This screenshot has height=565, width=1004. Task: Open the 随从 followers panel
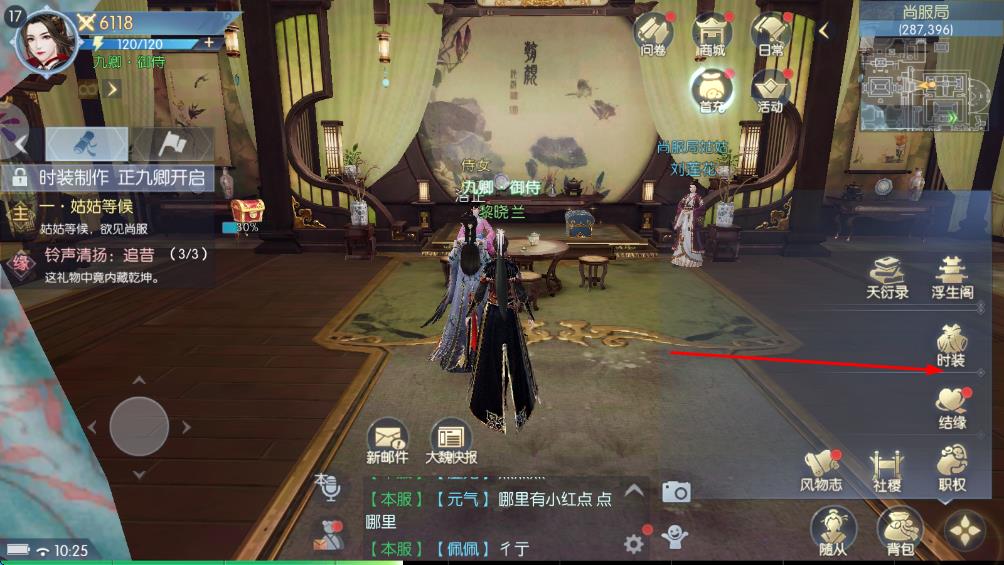click(832, 530)
